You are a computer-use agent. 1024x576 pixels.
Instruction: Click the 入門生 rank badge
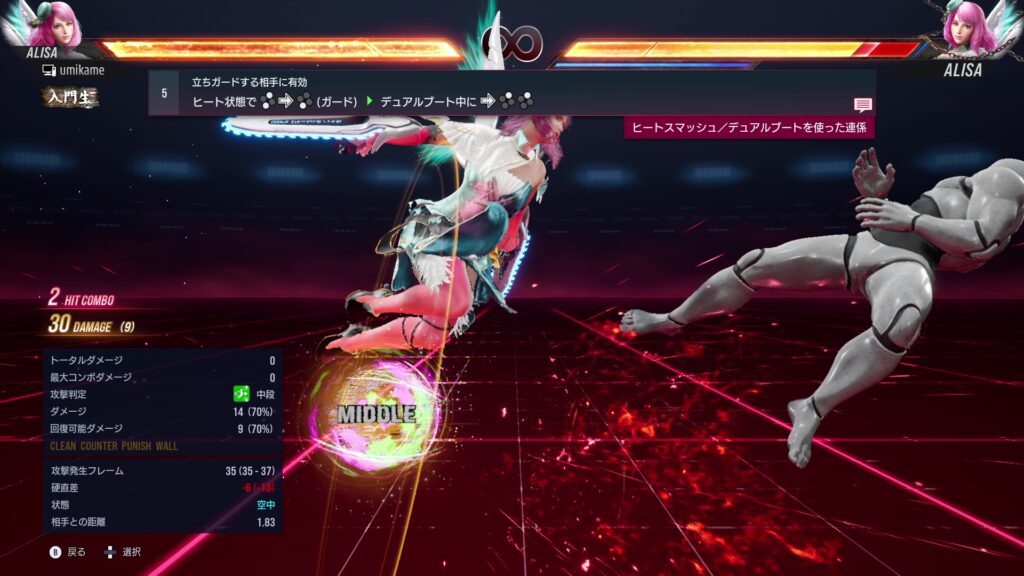pos(69,97)
